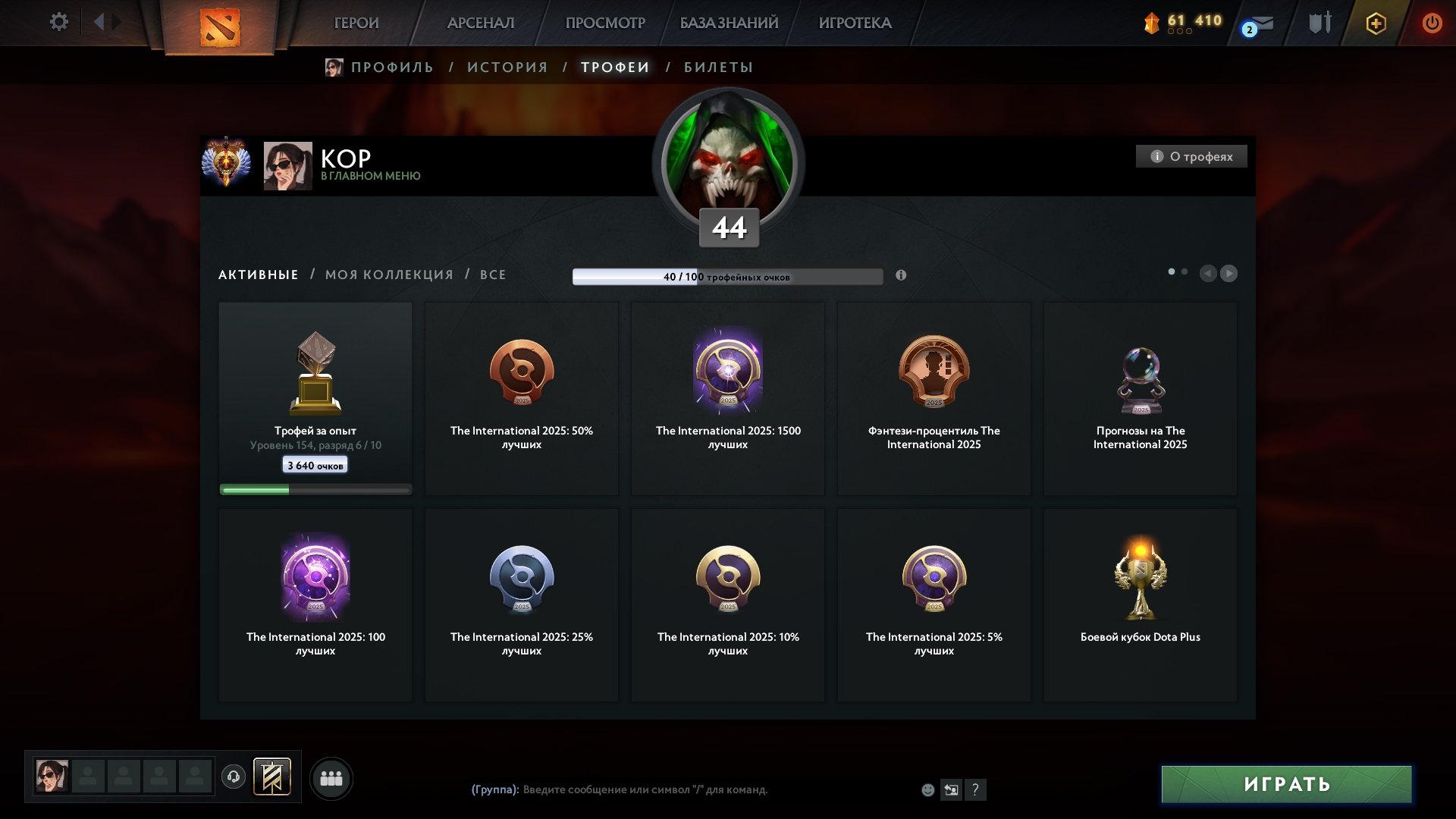
Task: Start matchmaking with the ИГРАТЬ button
Action: coord(1286,784)
